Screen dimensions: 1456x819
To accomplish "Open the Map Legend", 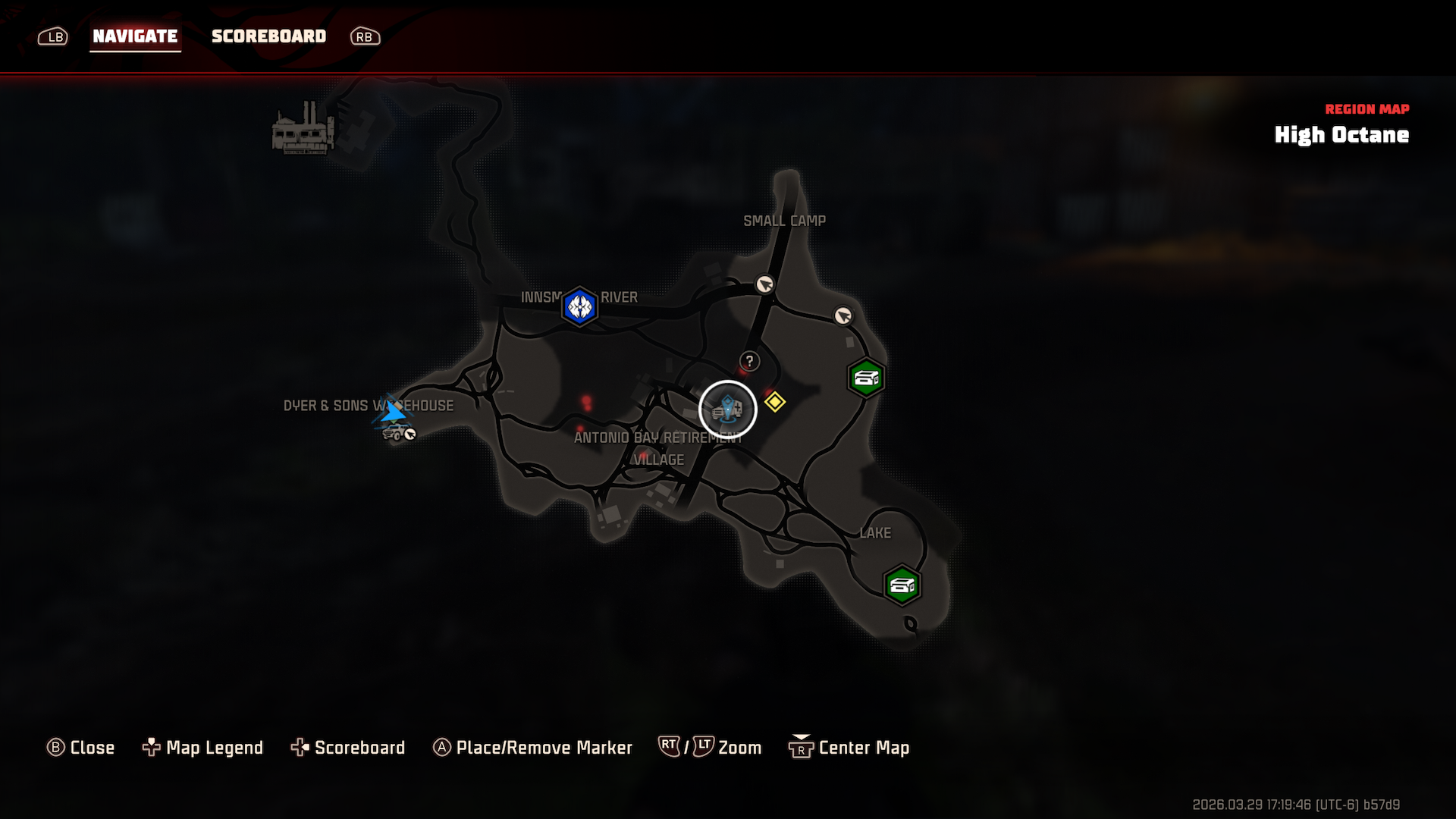I will coord(203,748).
